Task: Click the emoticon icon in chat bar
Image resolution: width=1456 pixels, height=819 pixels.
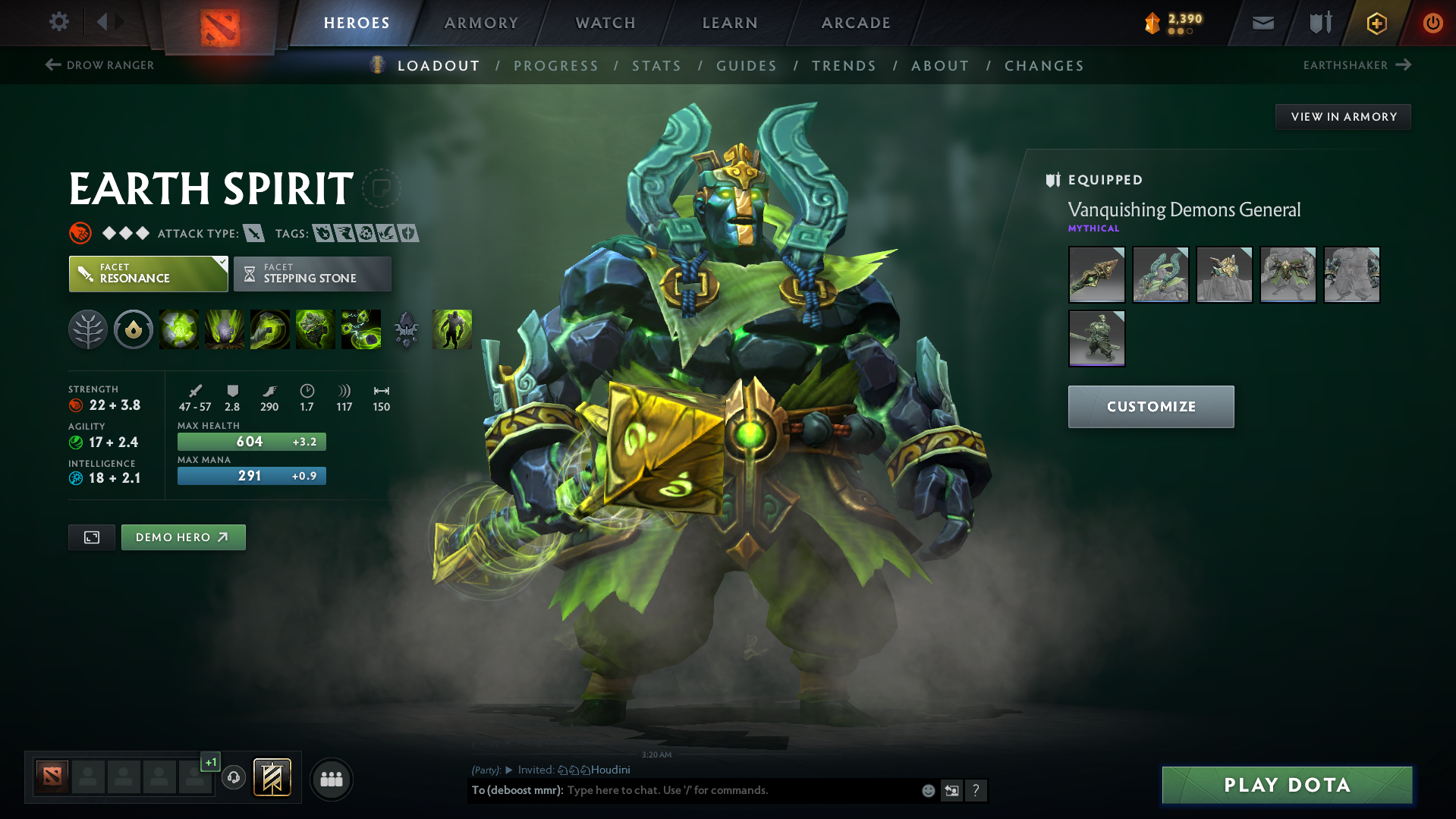Action: pyautogui.click(x=927, y=790)
